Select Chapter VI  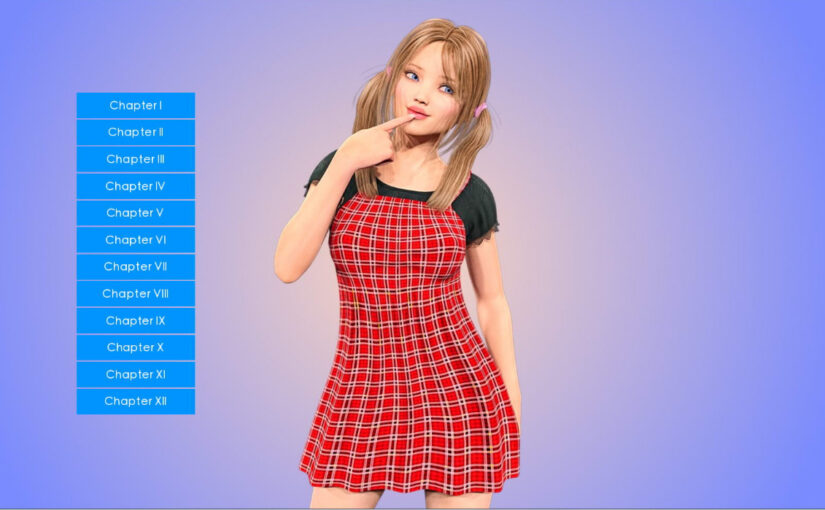(x=135, y=240)
